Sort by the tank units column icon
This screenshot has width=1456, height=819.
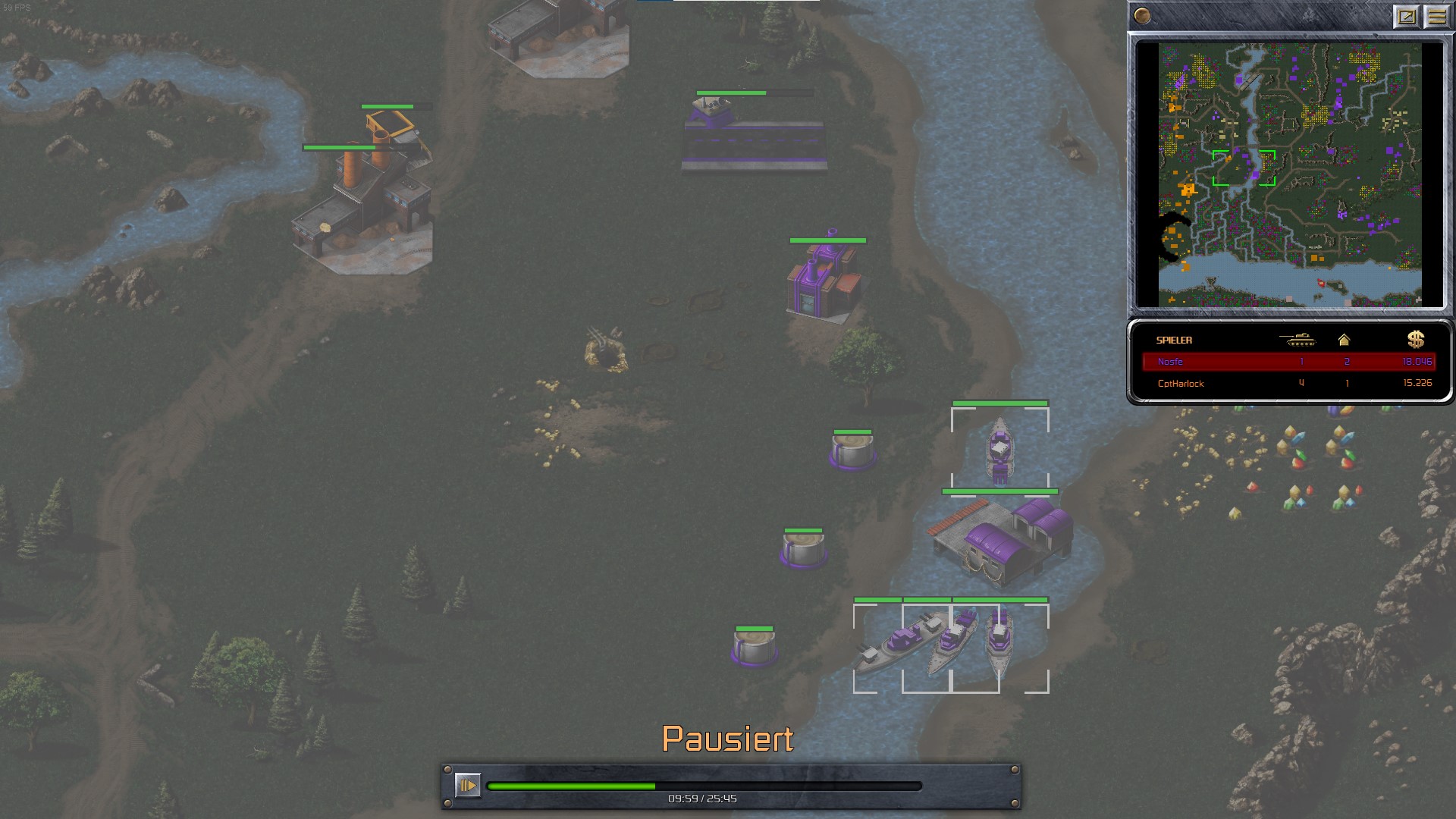pos(1298,340)
